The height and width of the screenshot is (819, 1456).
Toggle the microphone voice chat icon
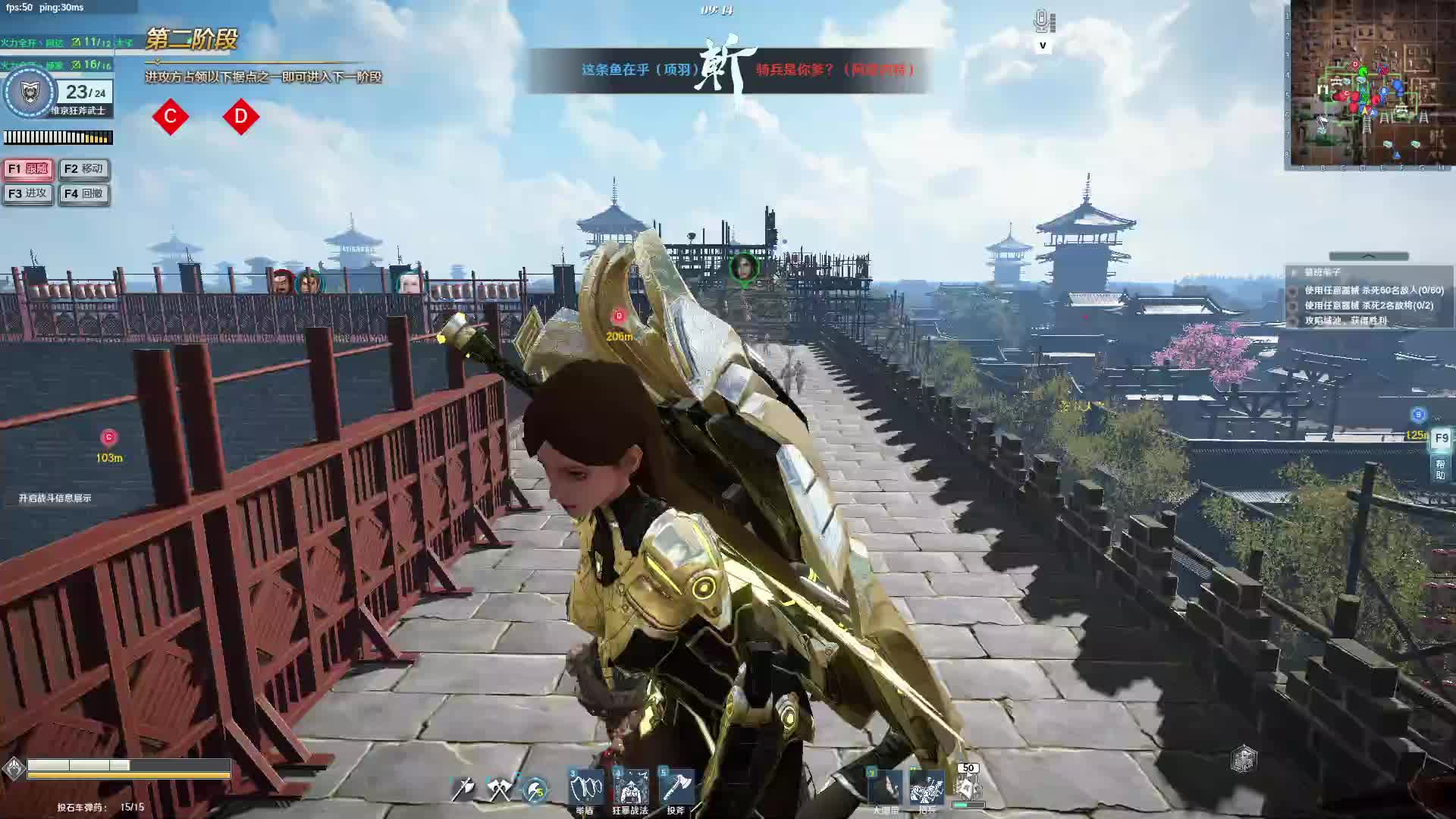[x=1043, y=21]
